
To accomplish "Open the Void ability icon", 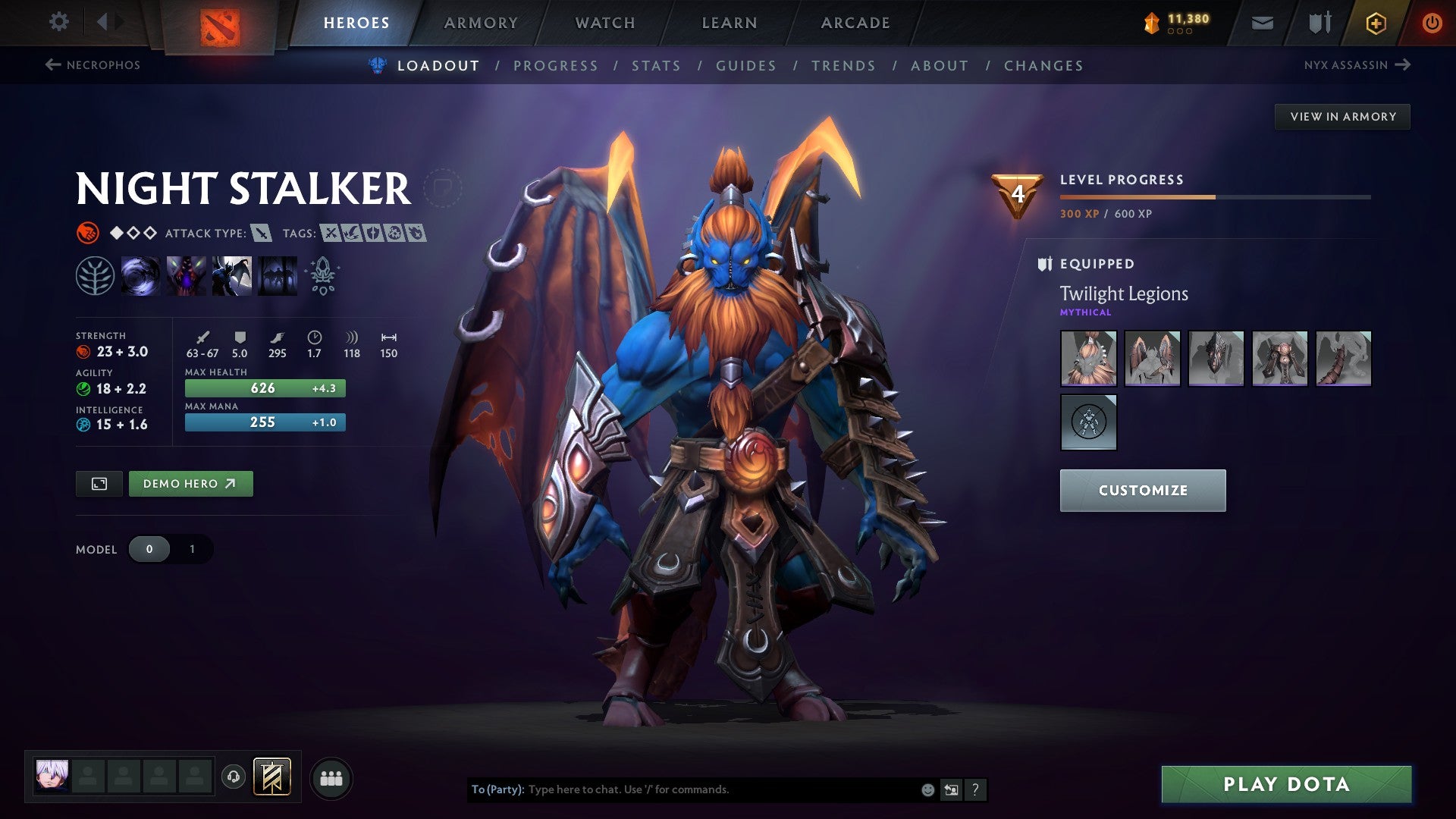I will click(141, 277).
